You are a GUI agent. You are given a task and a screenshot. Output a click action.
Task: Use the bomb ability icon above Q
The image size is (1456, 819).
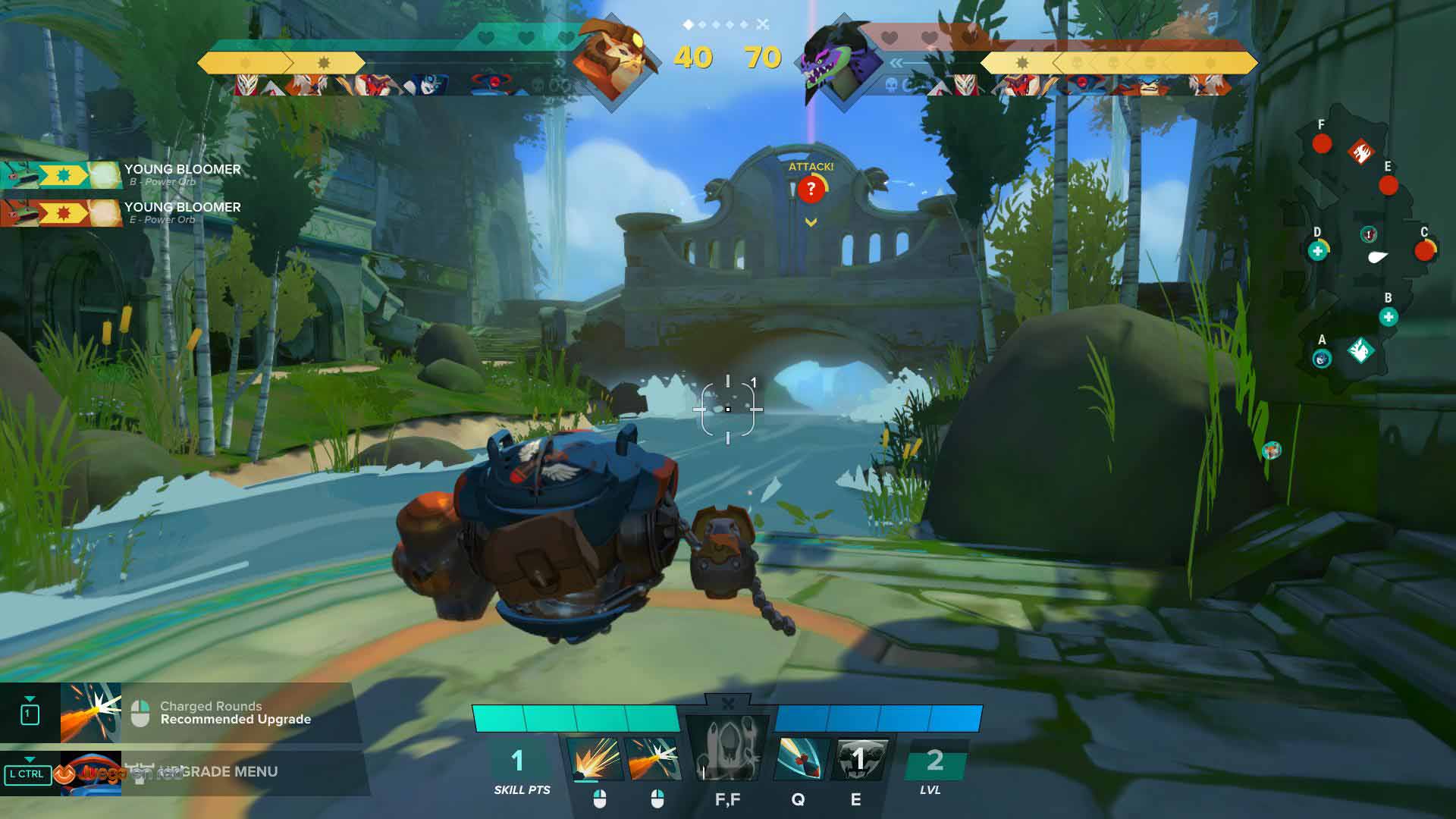click(x=800, y=758)
